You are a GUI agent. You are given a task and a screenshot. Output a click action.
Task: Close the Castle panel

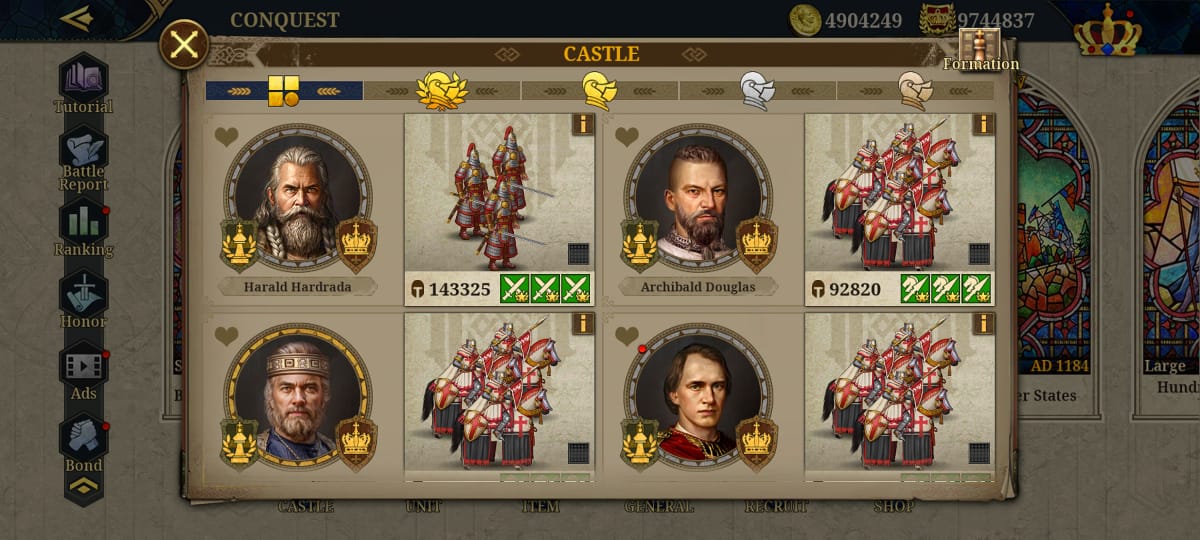184,45
